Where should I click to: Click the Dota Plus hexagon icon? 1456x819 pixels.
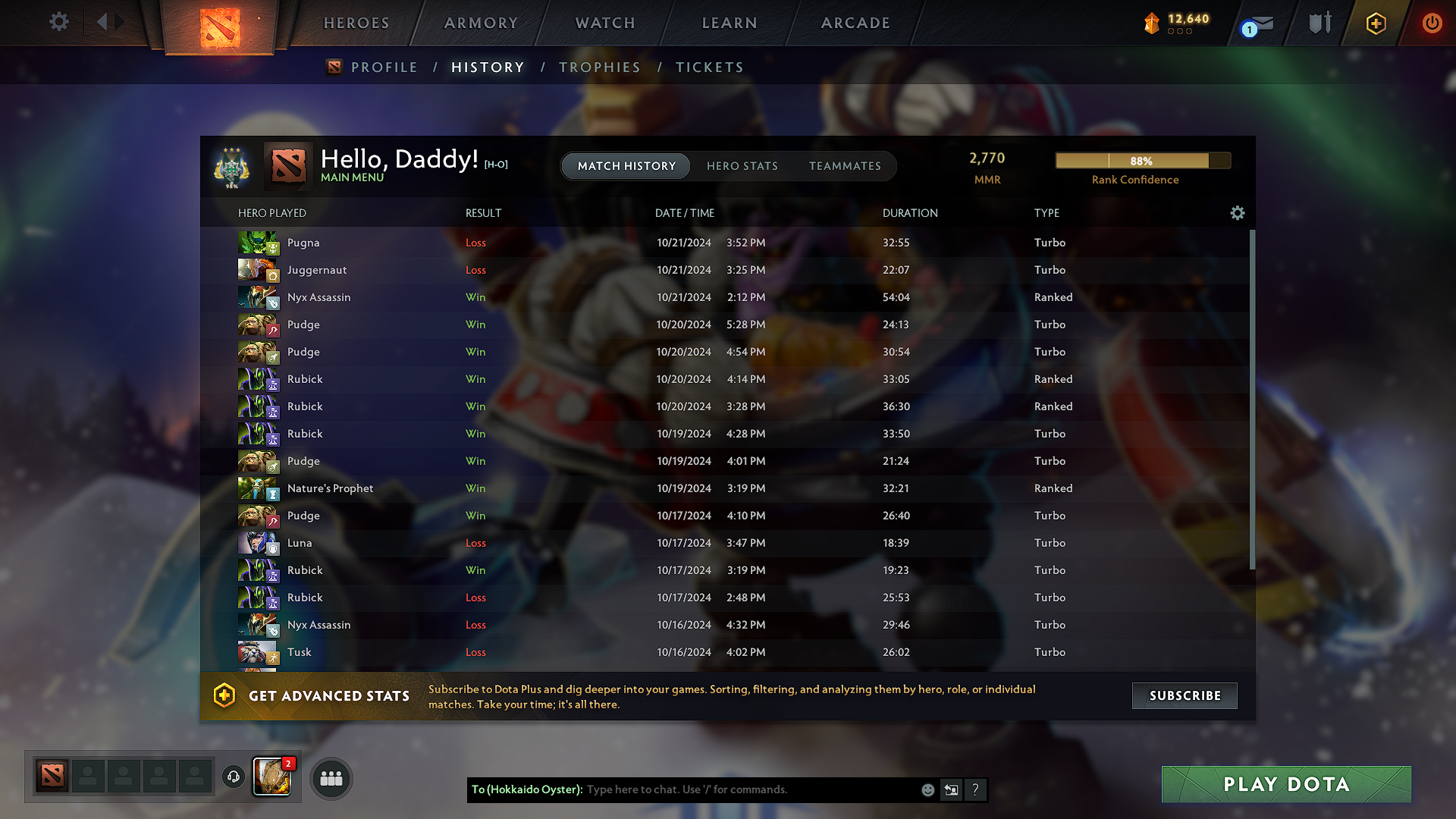tap(1375, 24)
